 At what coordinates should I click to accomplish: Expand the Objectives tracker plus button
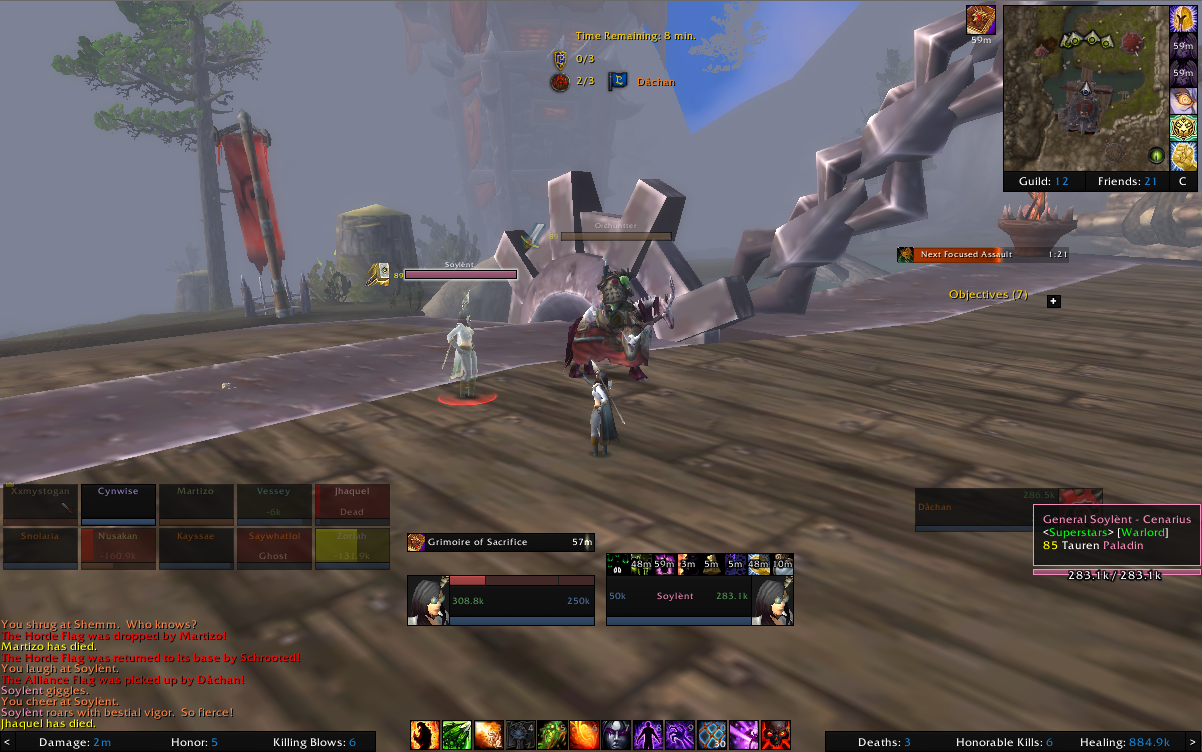(x=1053, y=301)
